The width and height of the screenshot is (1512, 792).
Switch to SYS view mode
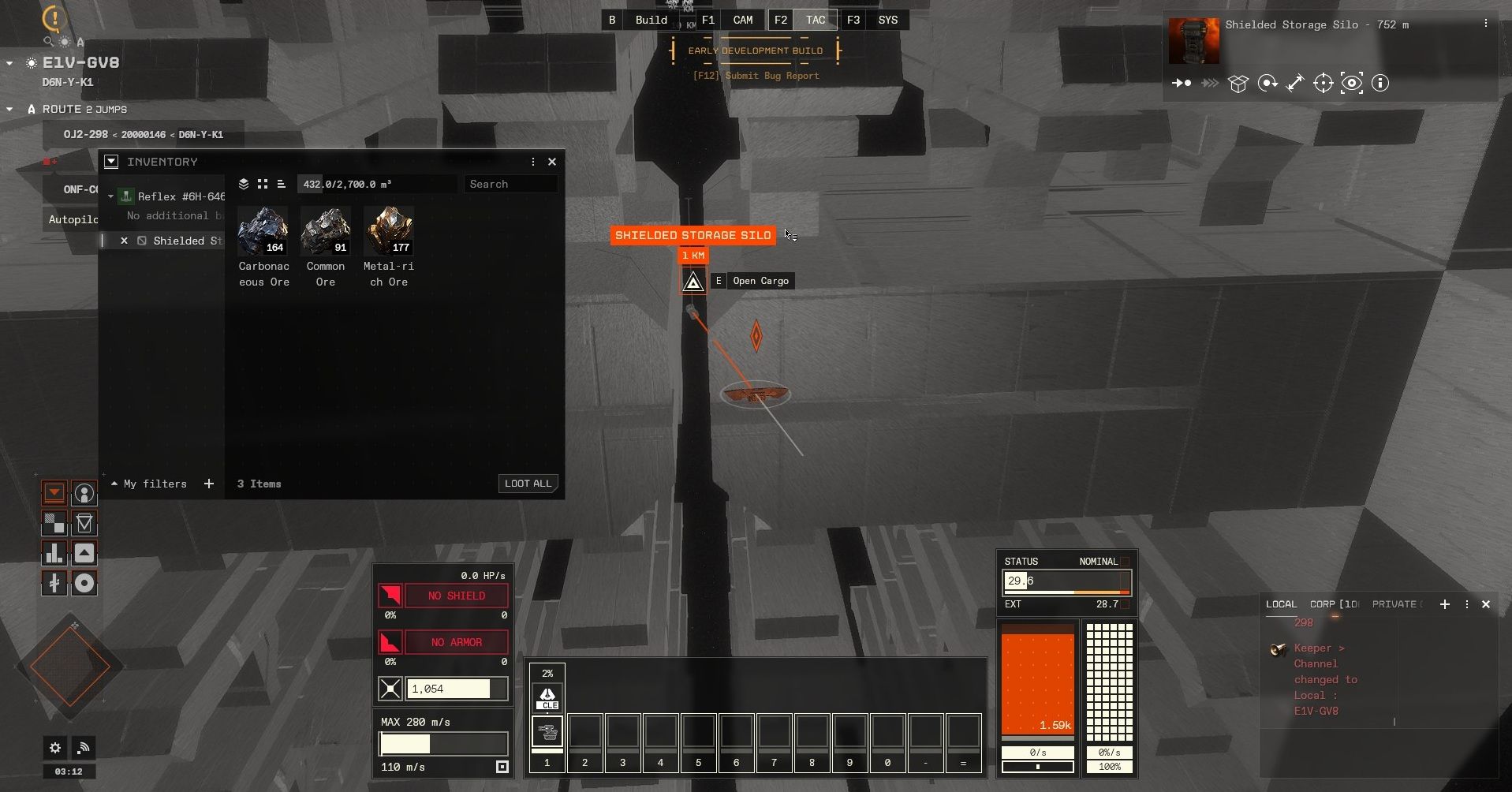[x=888, y=20]
